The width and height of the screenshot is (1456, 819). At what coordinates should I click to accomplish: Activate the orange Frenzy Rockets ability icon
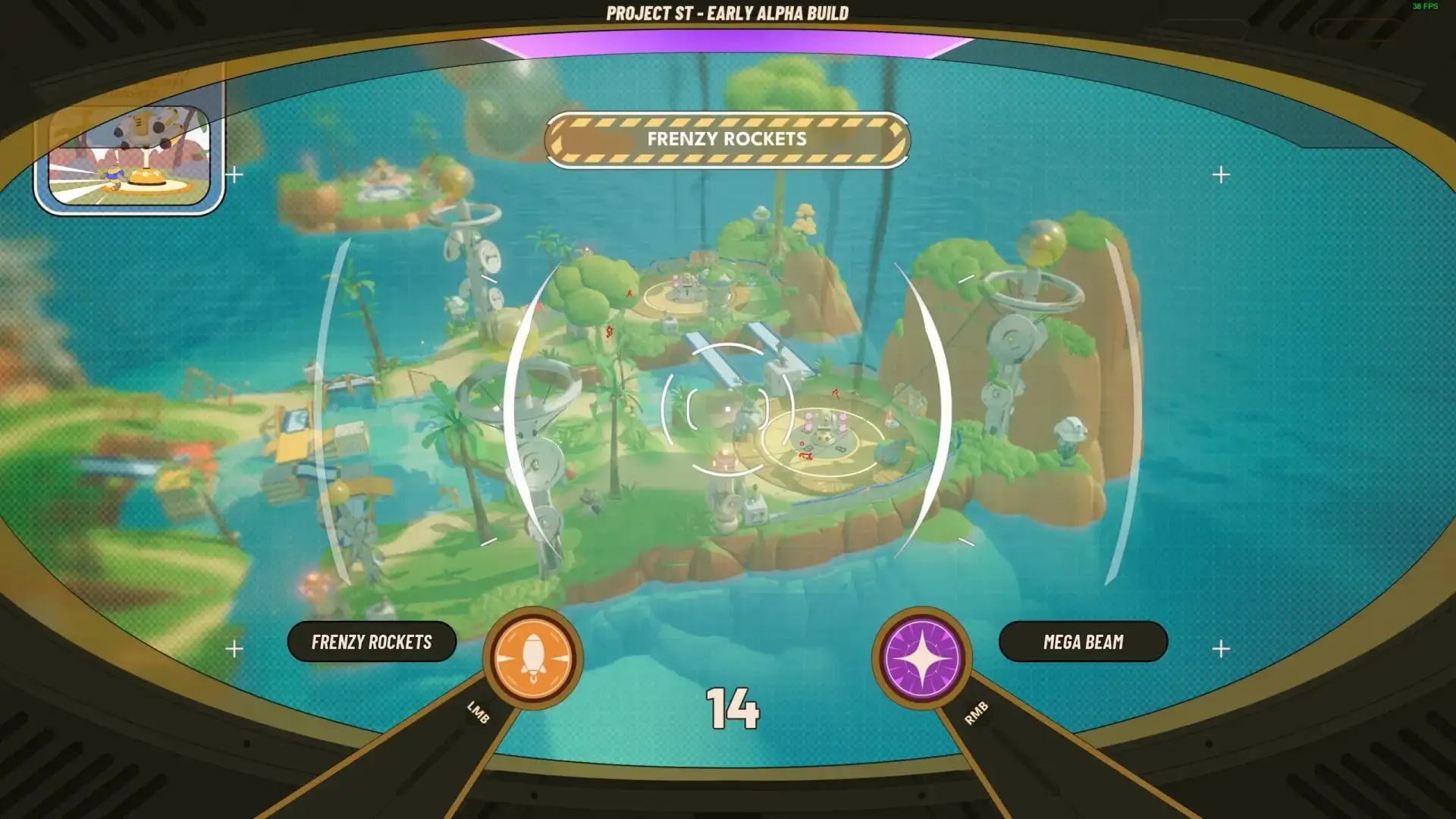coord(533,657)
